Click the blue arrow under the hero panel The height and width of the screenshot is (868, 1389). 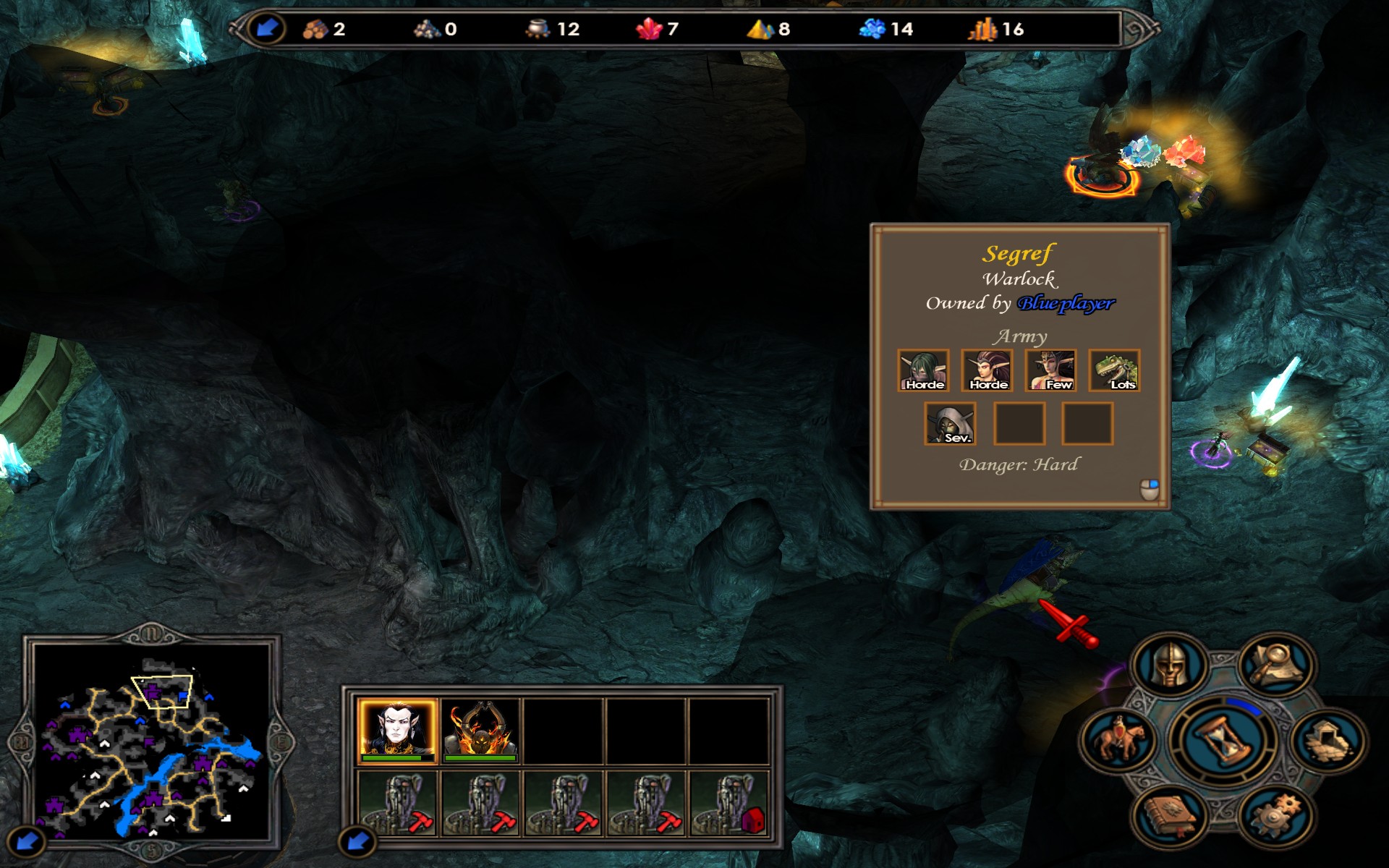click(x=357, y=841)
